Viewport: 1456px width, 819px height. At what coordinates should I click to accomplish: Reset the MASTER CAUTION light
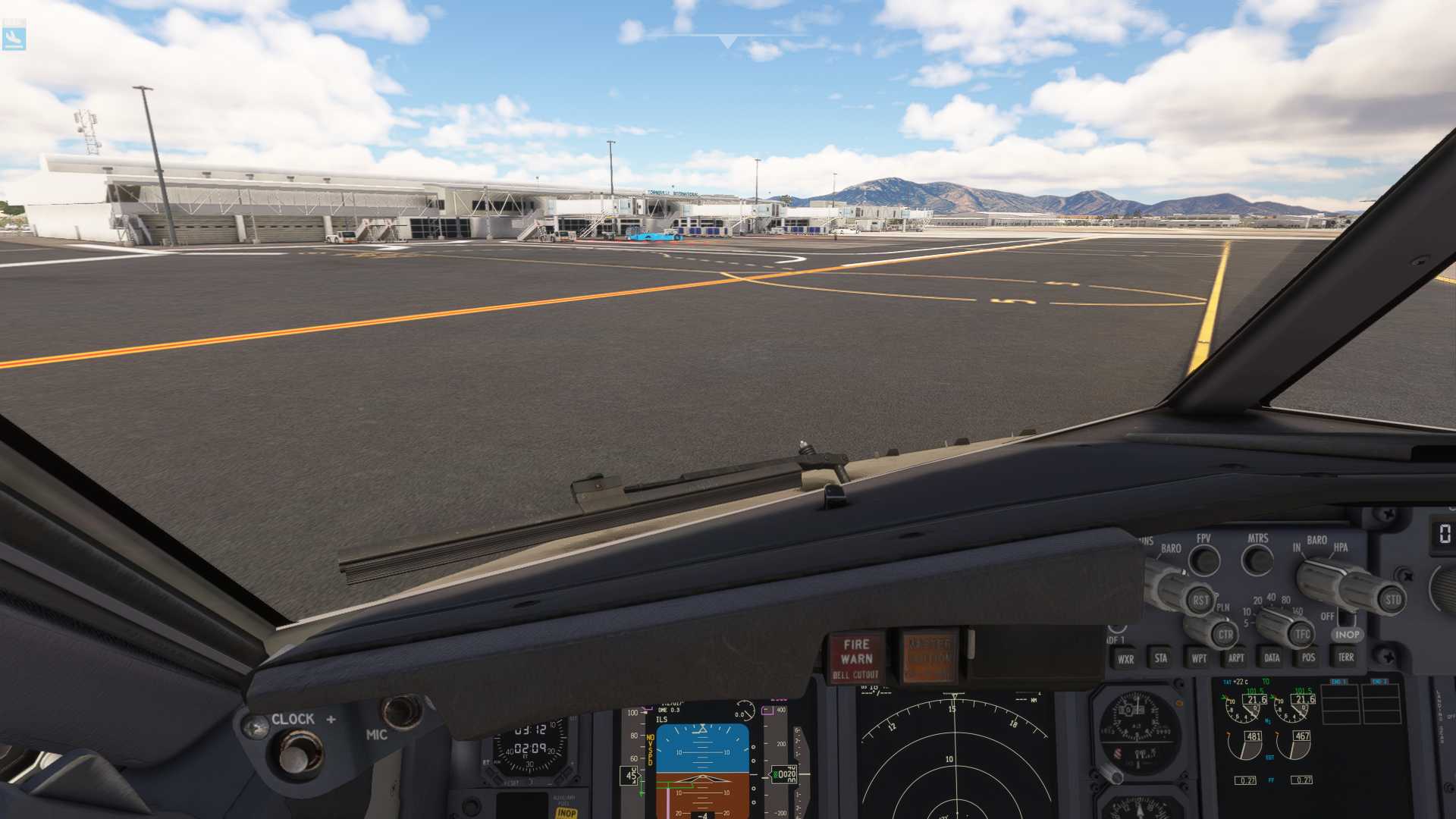(929, 657)
